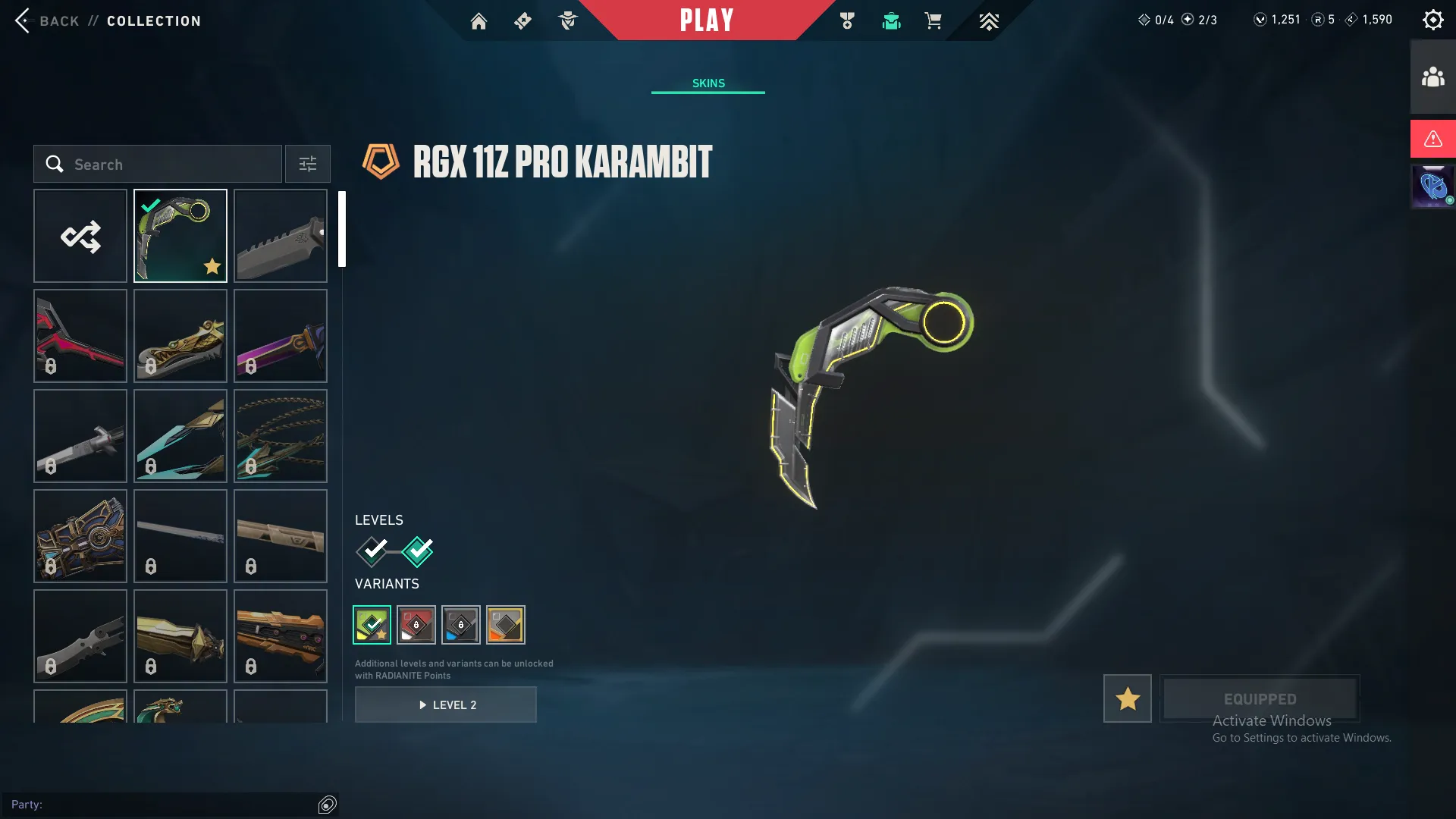Open the game settings gear

coord(1432,19)
